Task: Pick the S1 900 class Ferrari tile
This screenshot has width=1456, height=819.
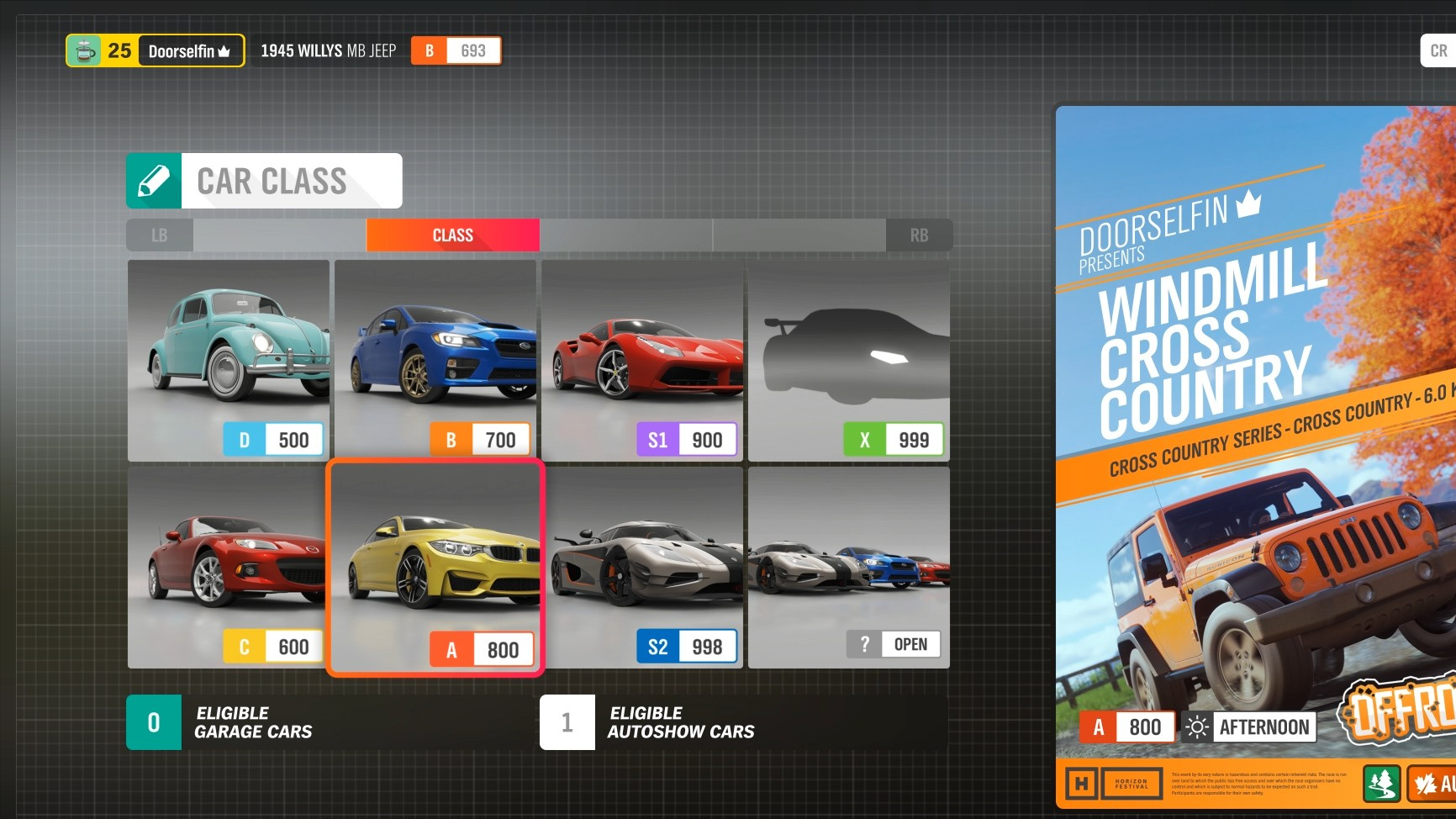Action: pos(641,360)
